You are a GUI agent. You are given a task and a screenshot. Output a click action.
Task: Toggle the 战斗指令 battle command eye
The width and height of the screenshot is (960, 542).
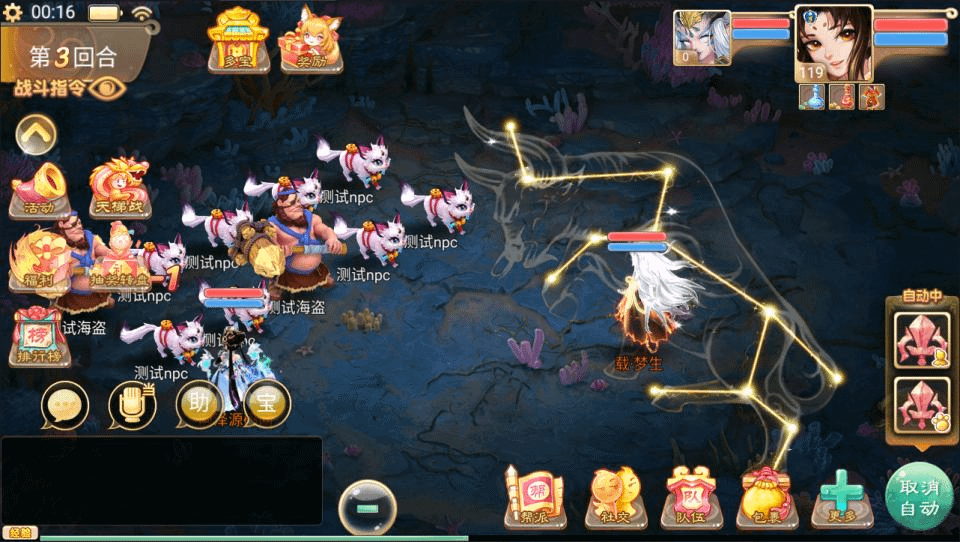104,88
